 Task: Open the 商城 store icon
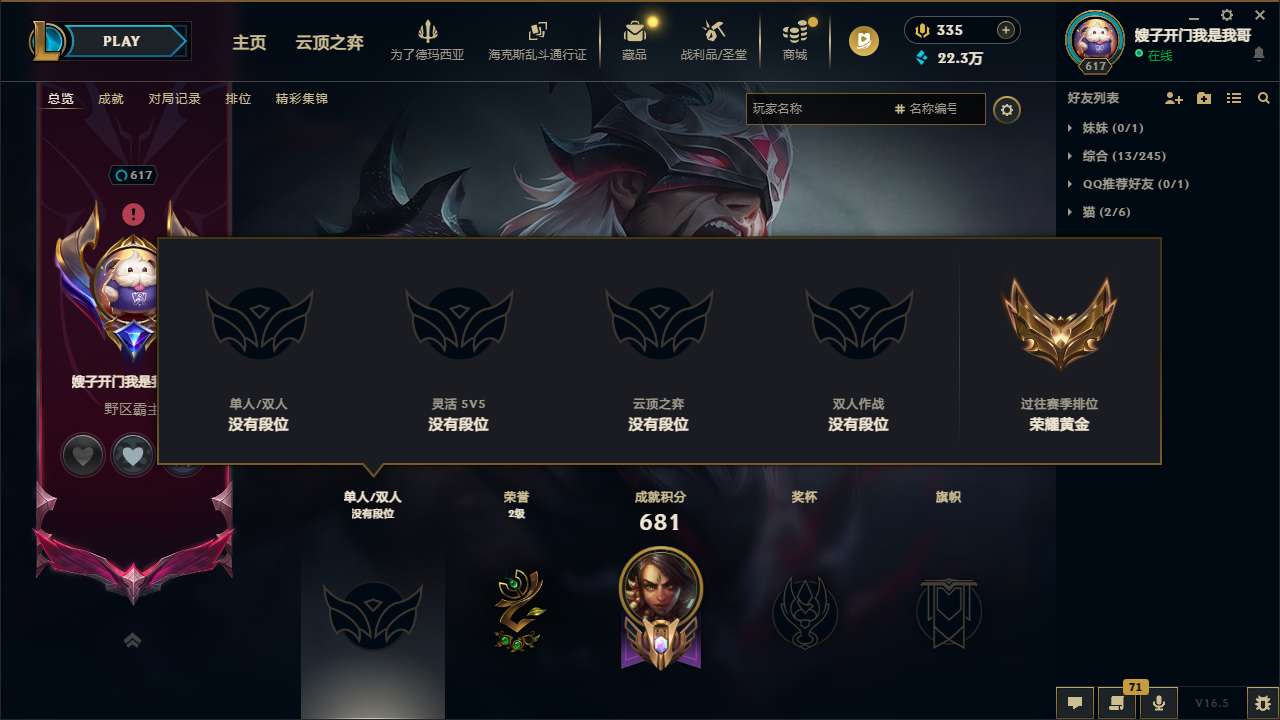point(795,40)
